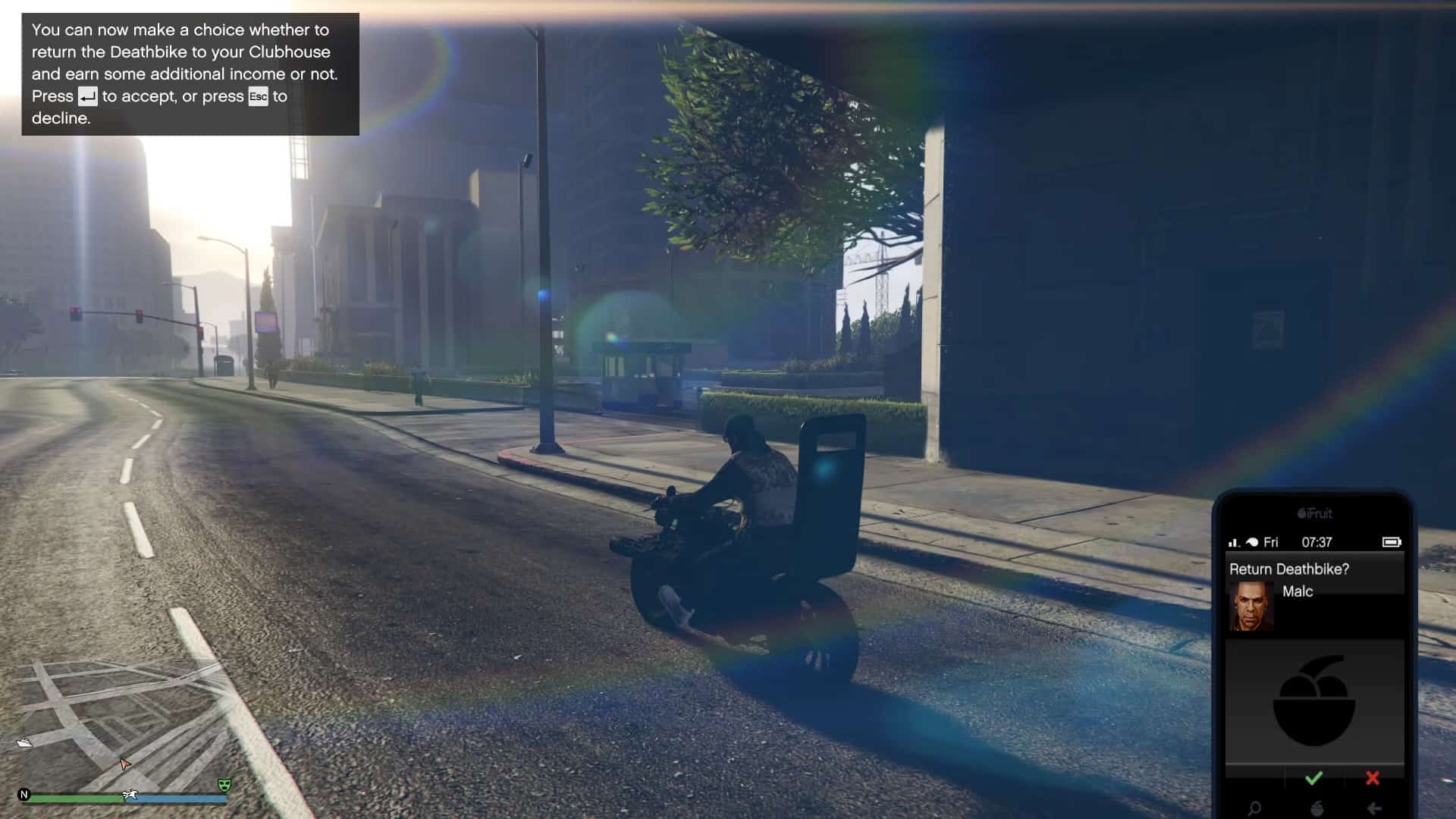Image resolution: width=1456 pixels, height=819 pixels.
Task: Tap the magnifying glass search icon on the phone
Action: 1255,808
